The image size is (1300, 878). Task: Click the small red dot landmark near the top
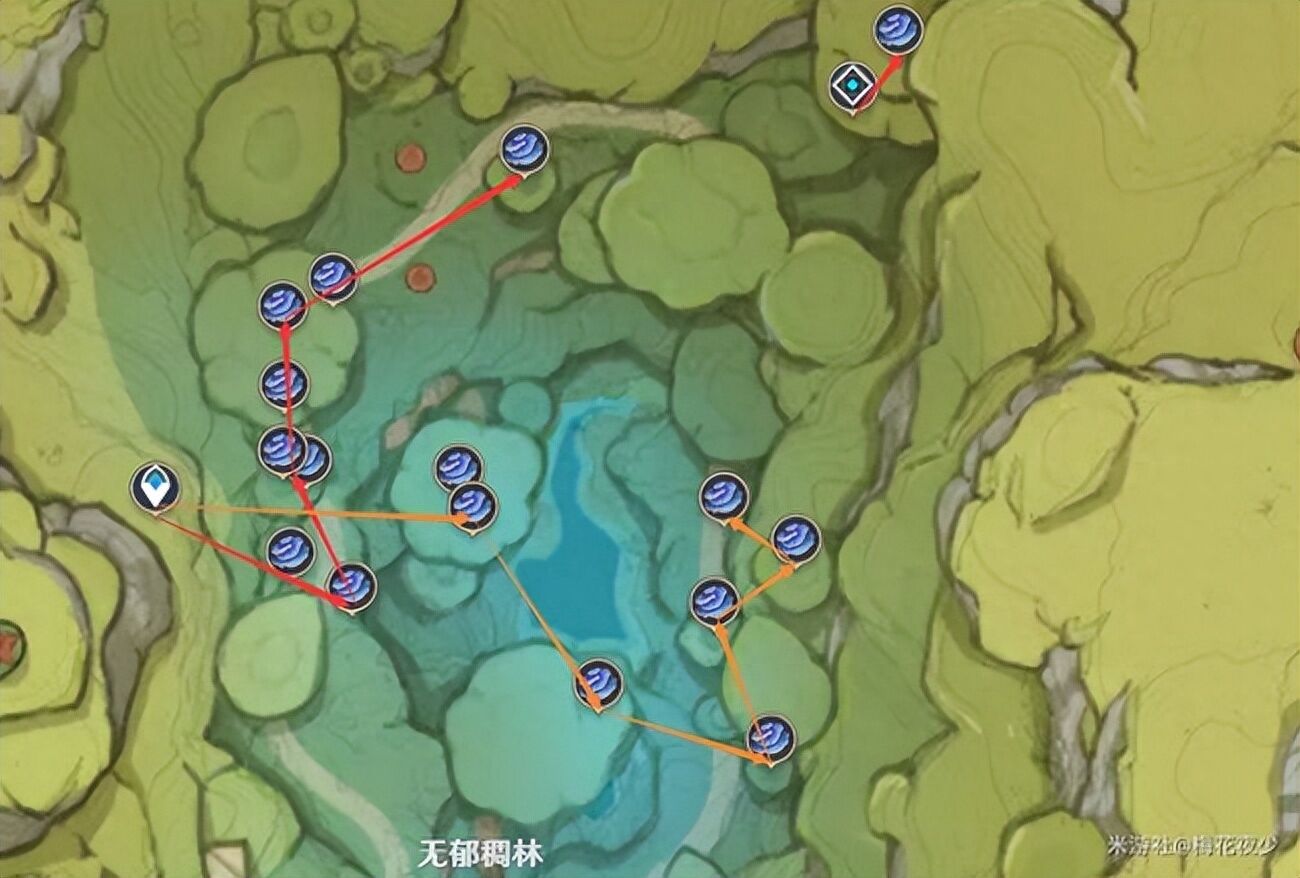point(409,157)
